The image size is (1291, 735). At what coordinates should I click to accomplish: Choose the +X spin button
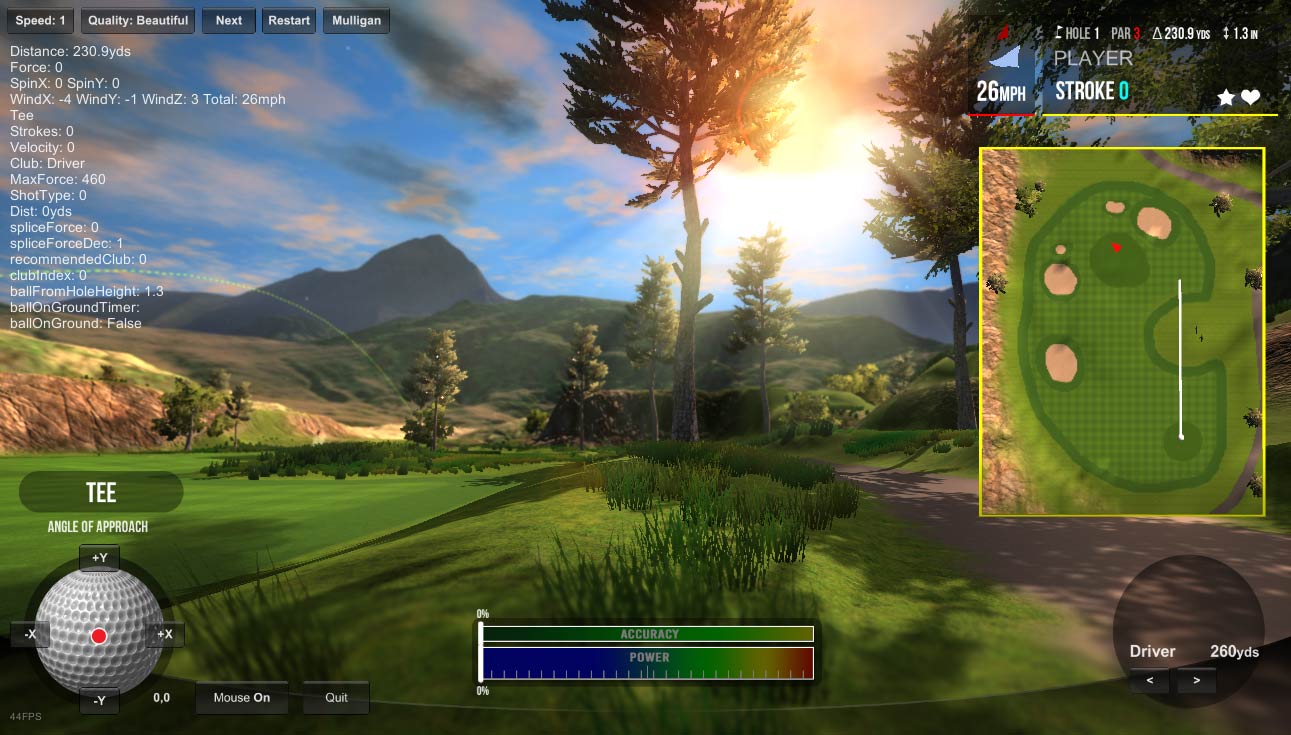165,634
